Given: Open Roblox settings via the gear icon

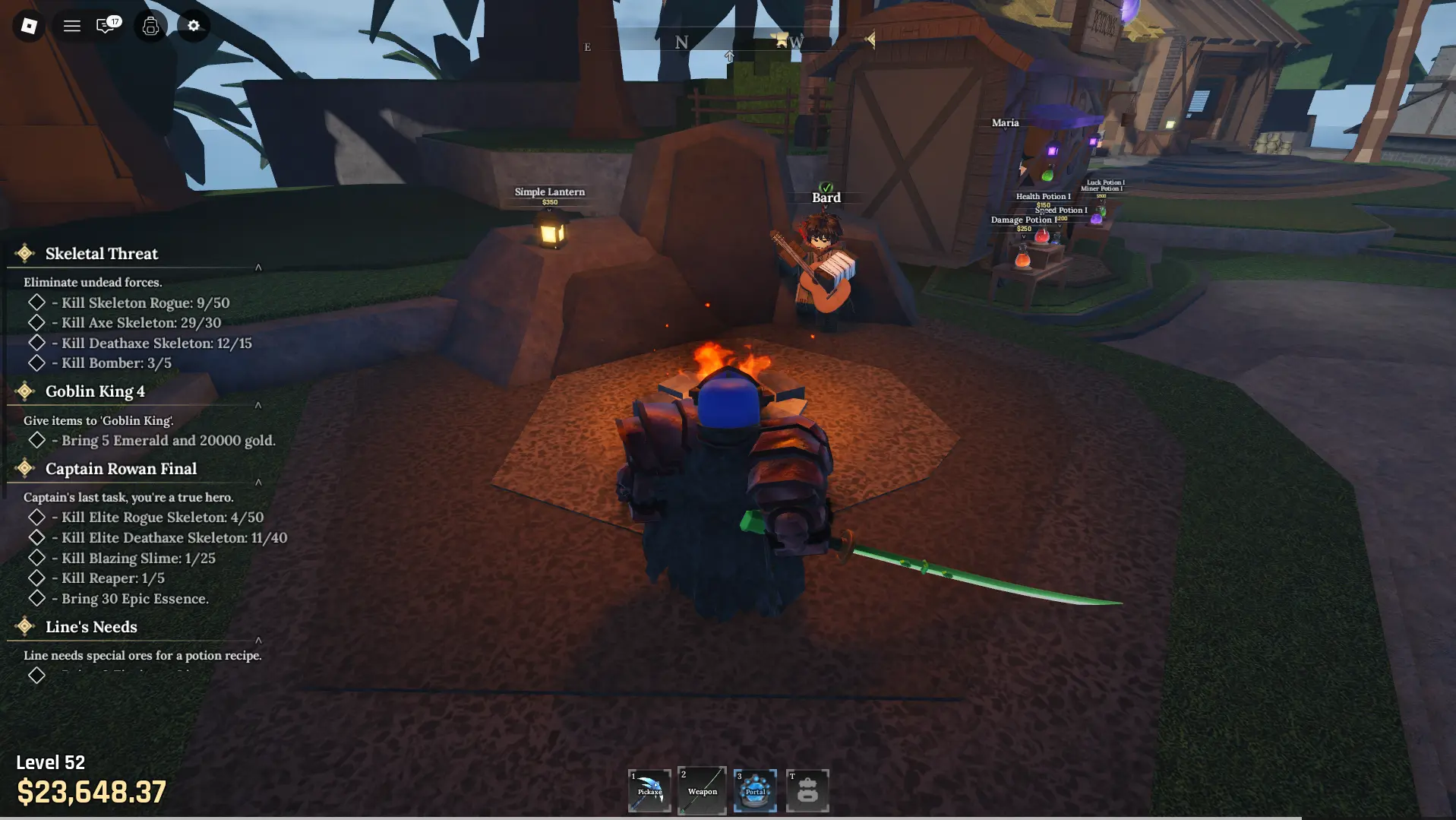Looking at the screenshot, I should 194,26.
